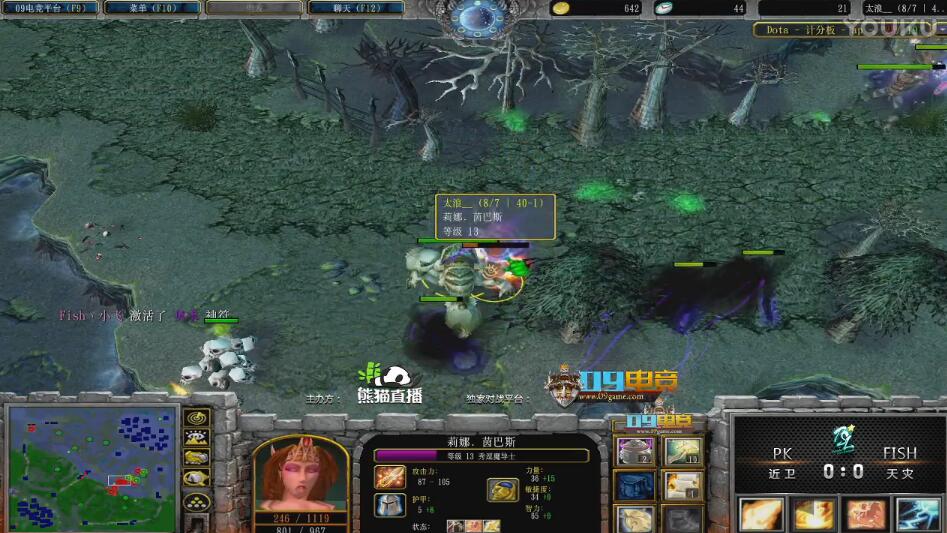This screenshot has width=947, height=533.
Task: Open the 聊天 (F12) chat log
Action: (x=356, y=8)
